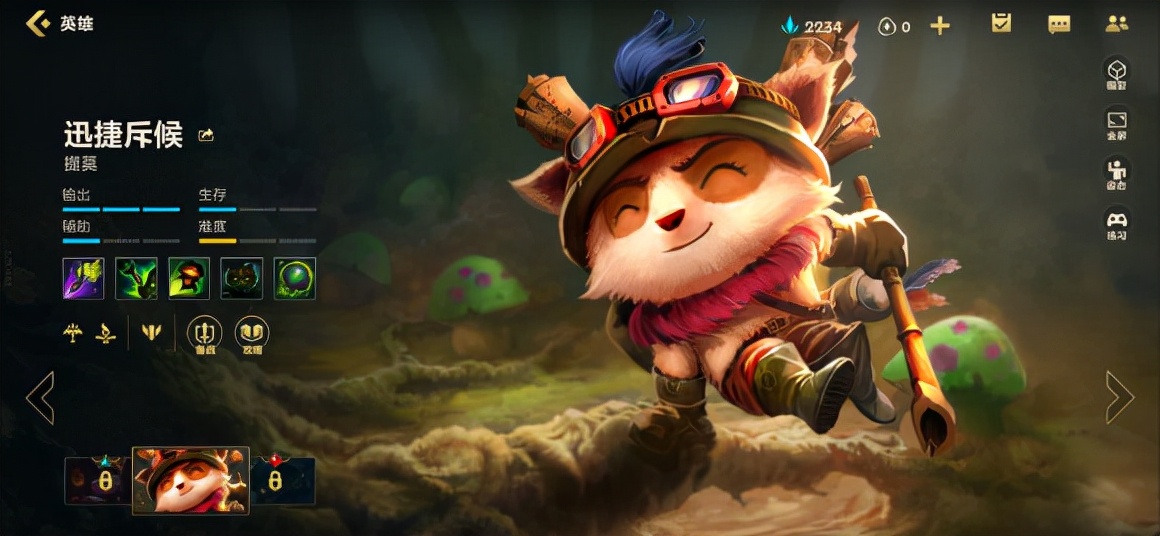View the second green dart ability
Screen dimensions: 1160x536
pos(136,278)
